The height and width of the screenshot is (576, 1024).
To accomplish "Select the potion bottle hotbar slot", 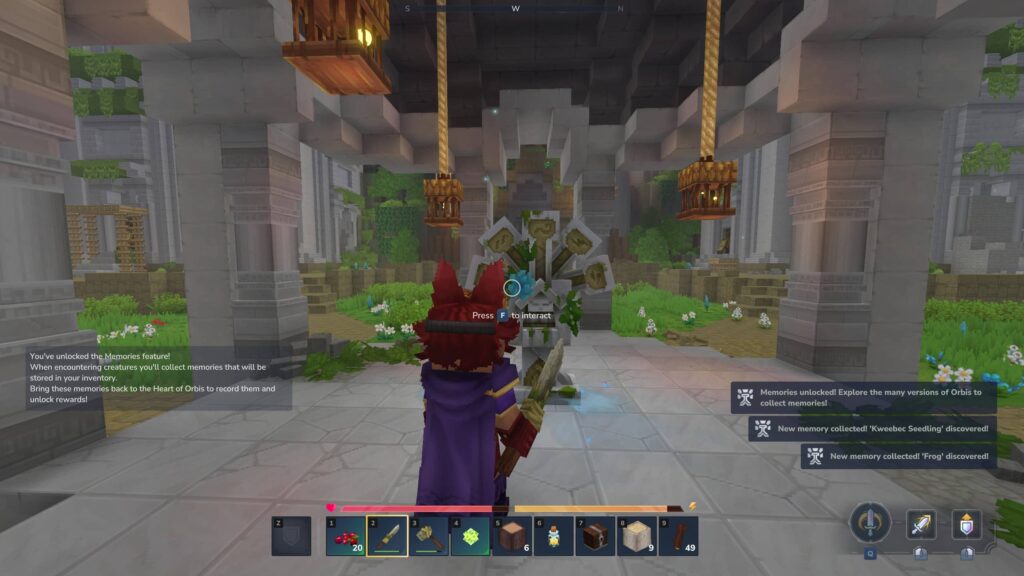I will [554, 536].
